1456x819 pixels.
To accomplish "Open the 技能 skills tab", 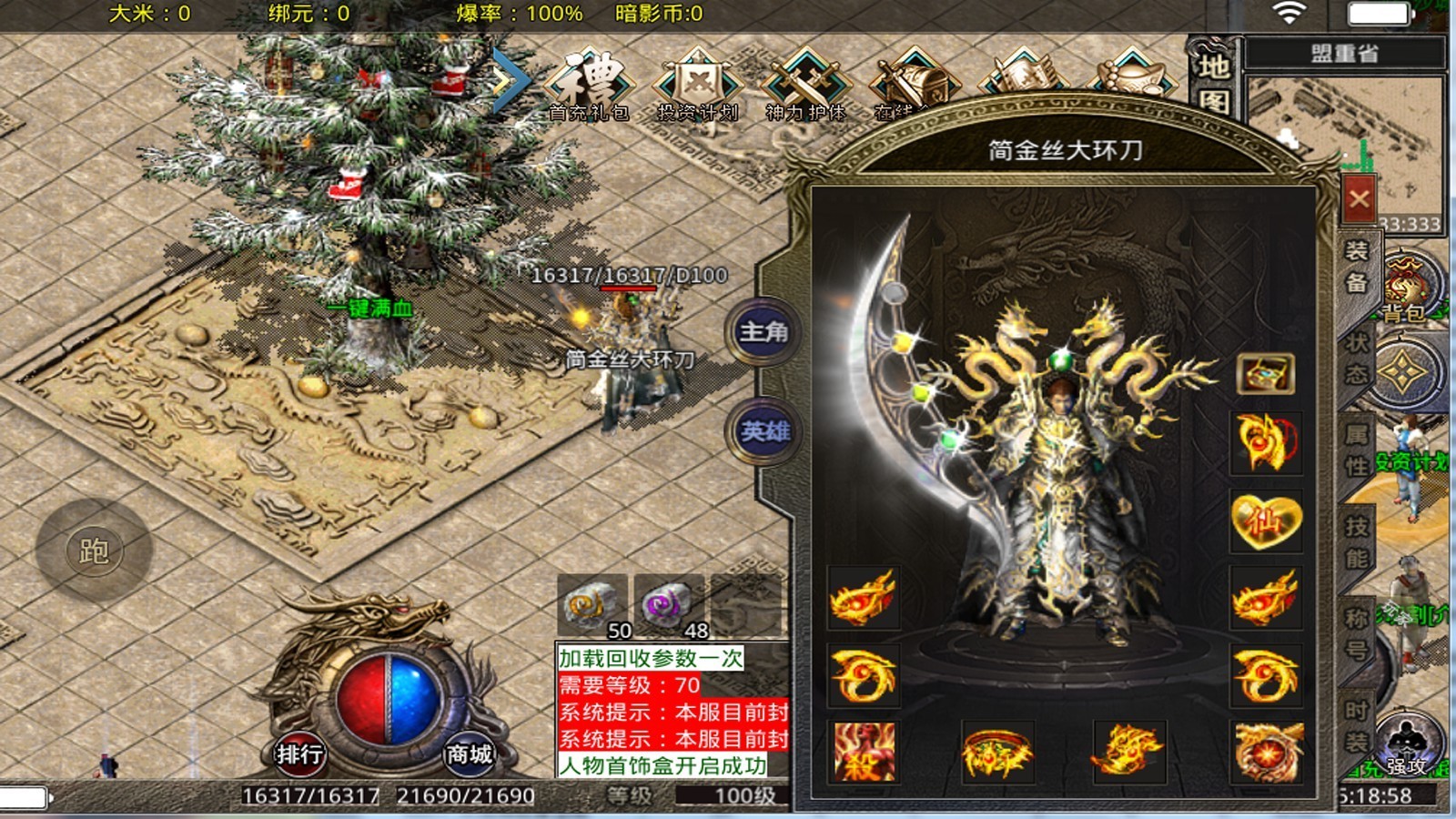I will [1357, 541].
